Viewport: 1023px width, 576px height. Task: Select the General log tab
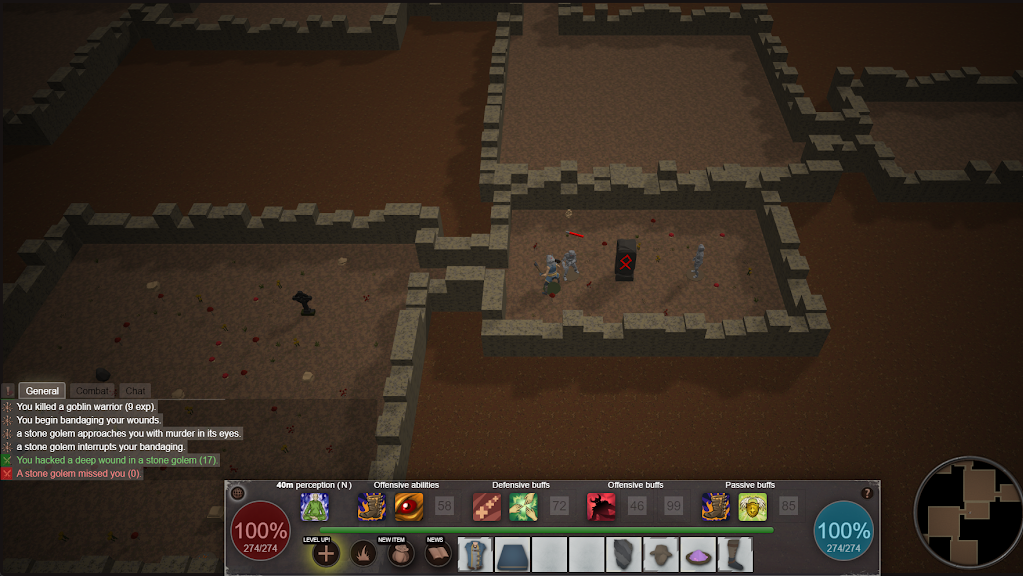click(43, 391)
